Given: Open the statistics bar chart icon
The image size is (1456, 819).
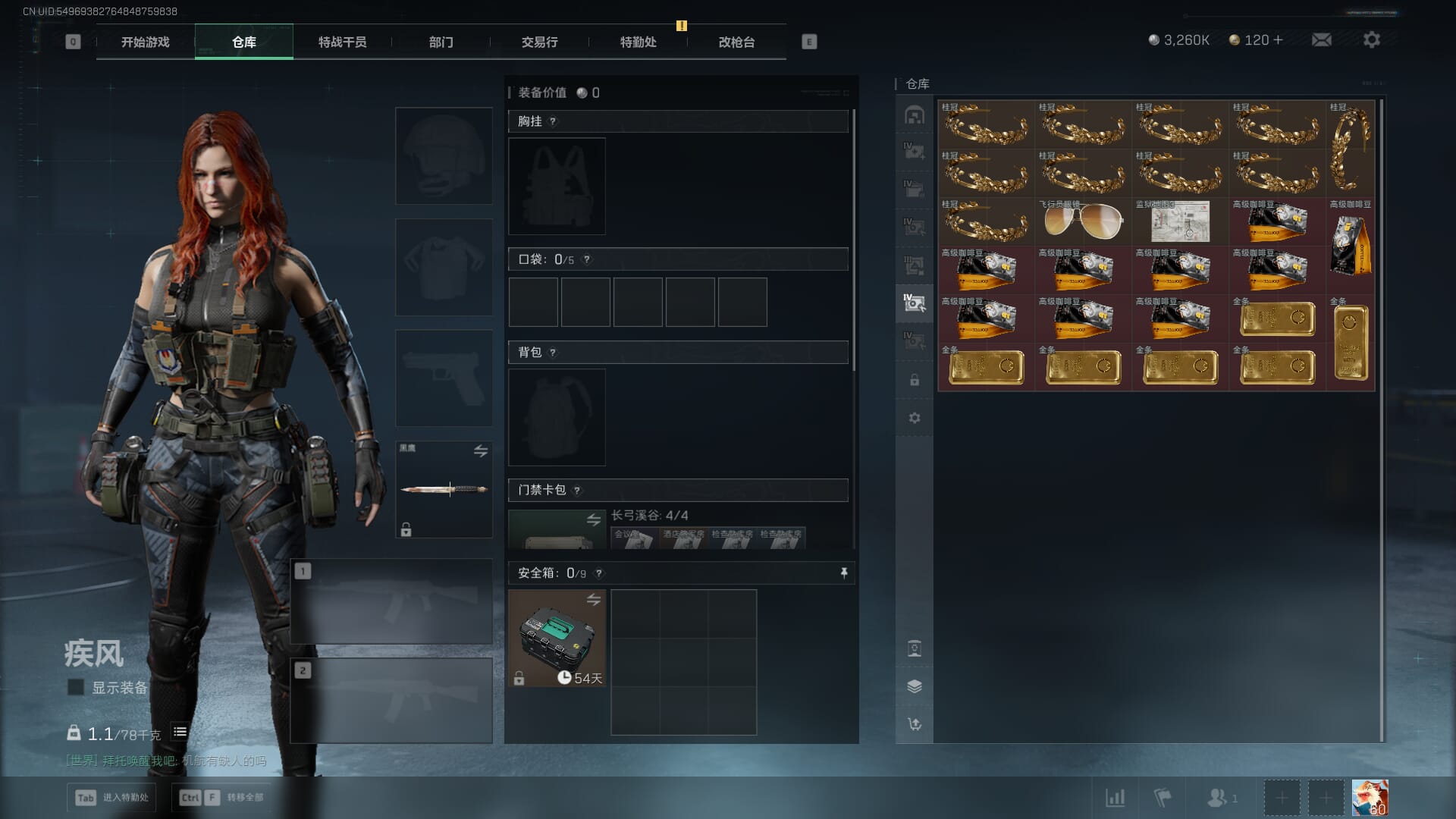Looking at the screenshot, I should click(x=1115, y=798).
